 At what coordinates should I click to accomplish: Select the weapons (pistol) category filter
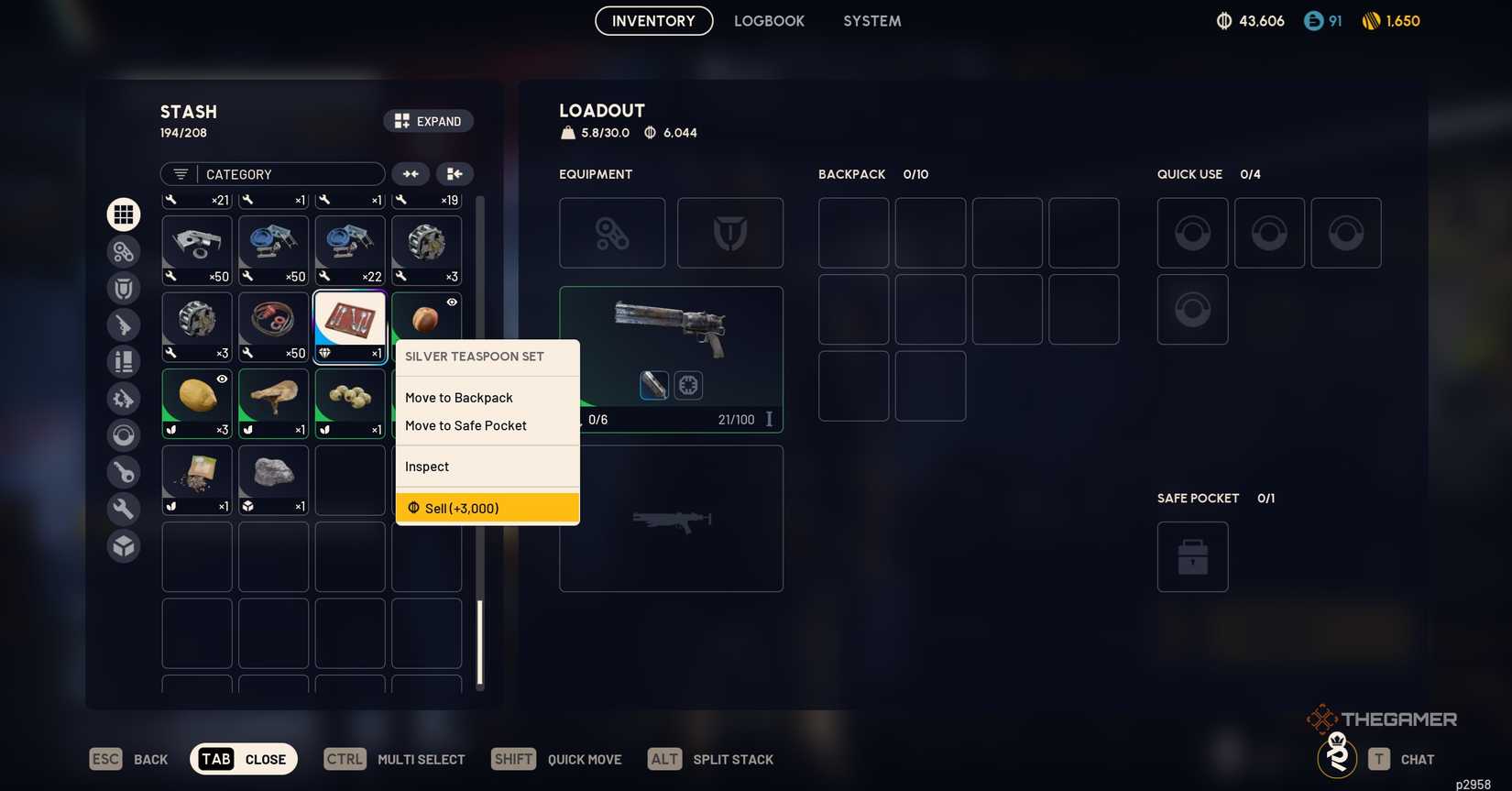coord(124,324)
